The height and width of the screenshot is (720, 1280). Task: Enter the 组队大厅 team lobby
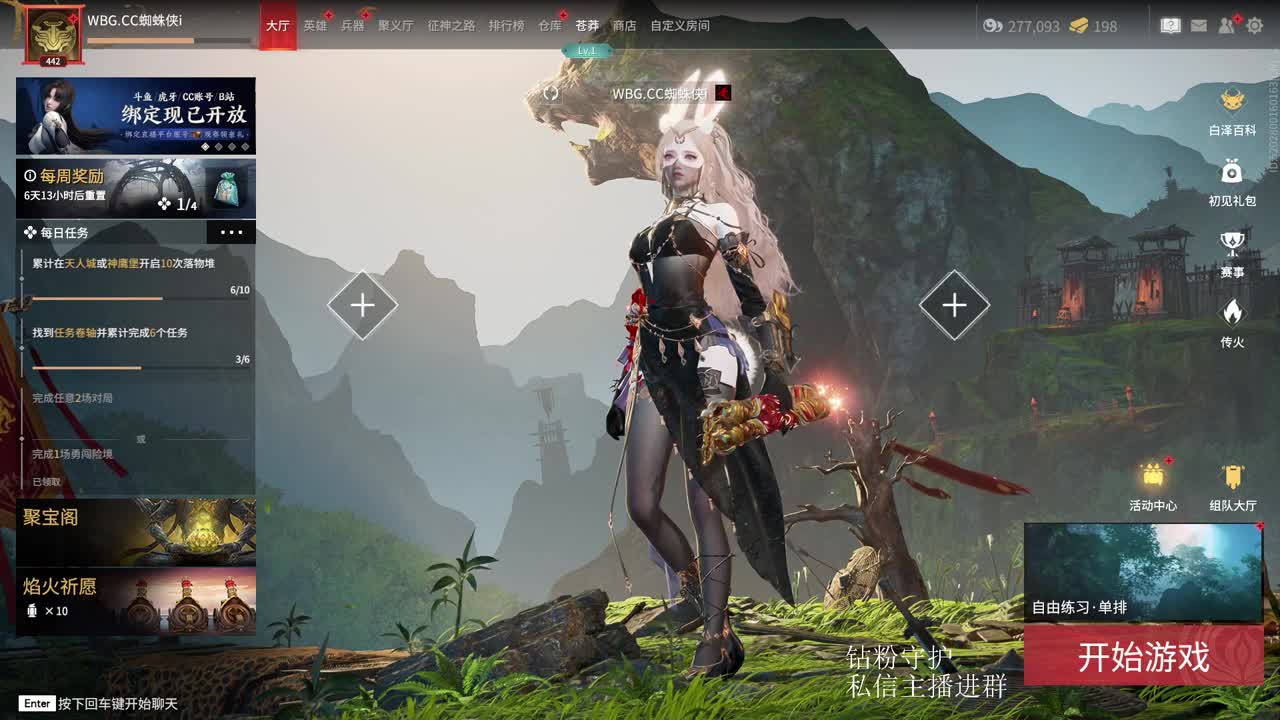click(1233, 486)
